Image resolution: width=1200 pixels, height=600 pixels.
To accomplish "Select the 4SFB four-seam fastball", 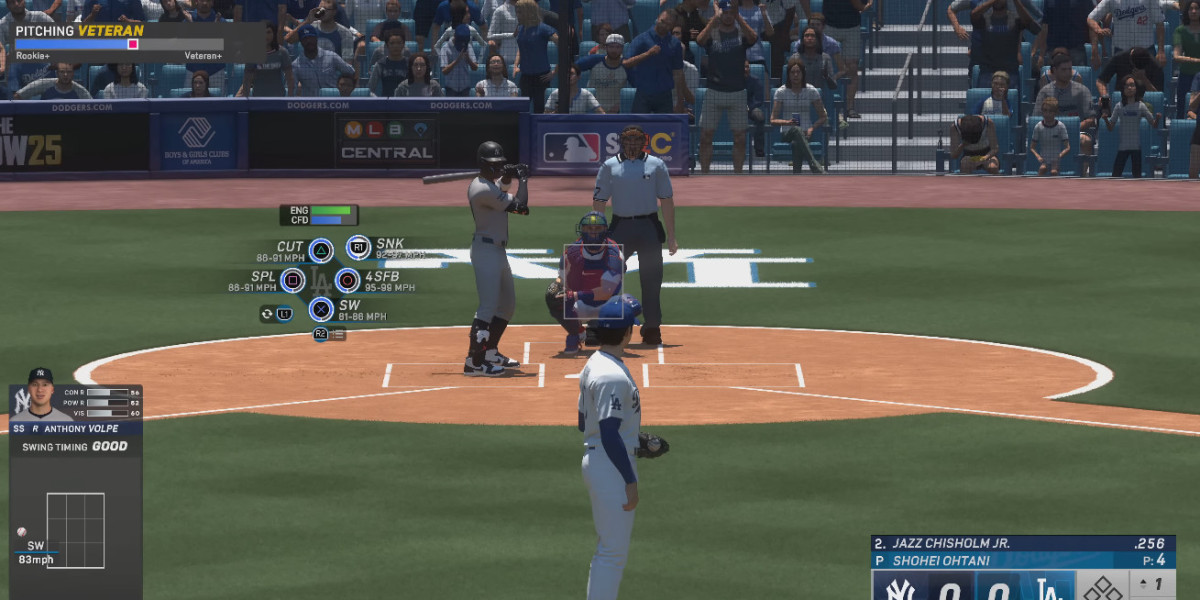I will [347, 281].
